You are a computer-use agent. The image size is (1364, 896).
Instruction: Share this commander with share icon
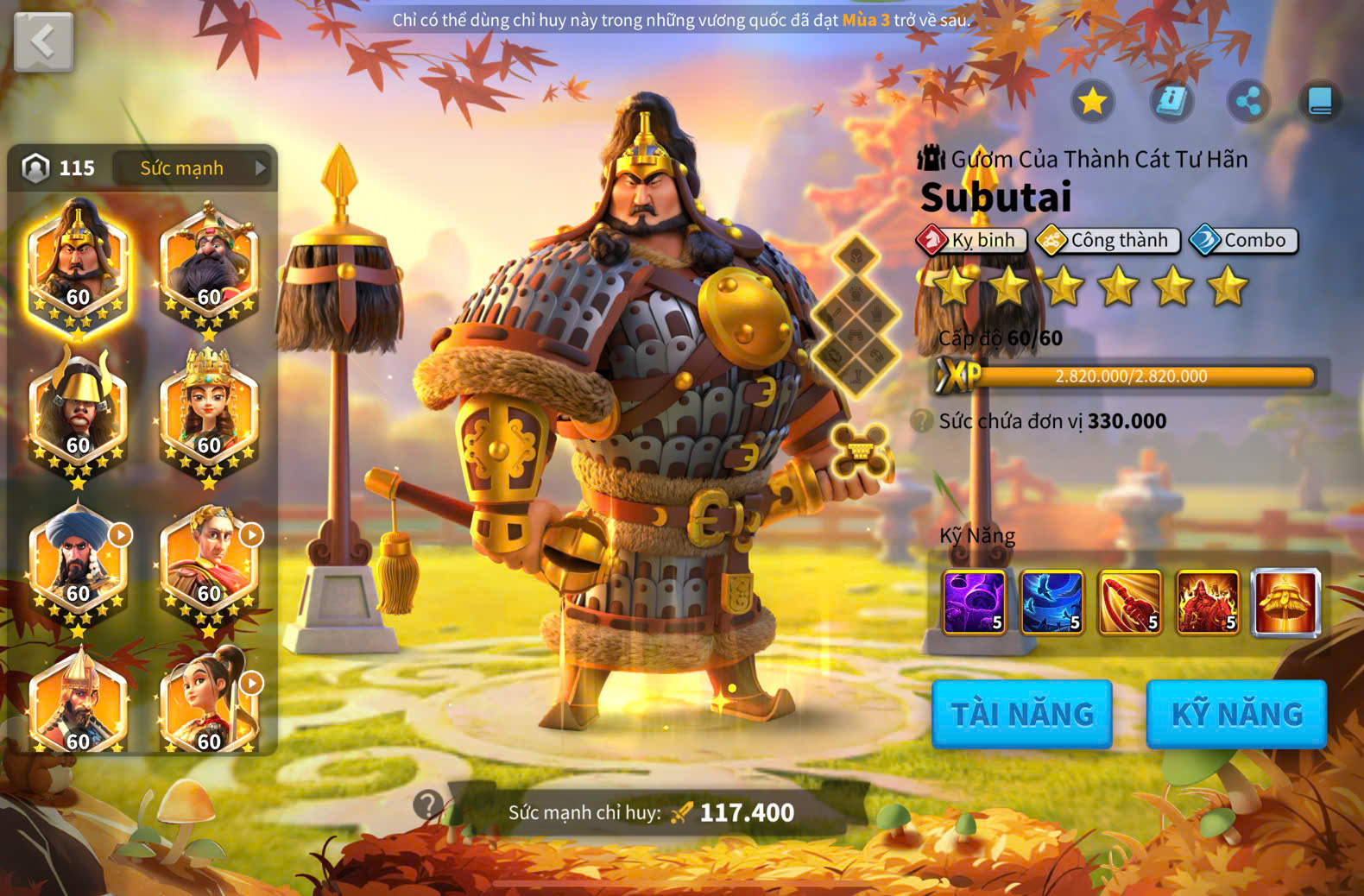pyautogui.click(x=1248, y=102)
